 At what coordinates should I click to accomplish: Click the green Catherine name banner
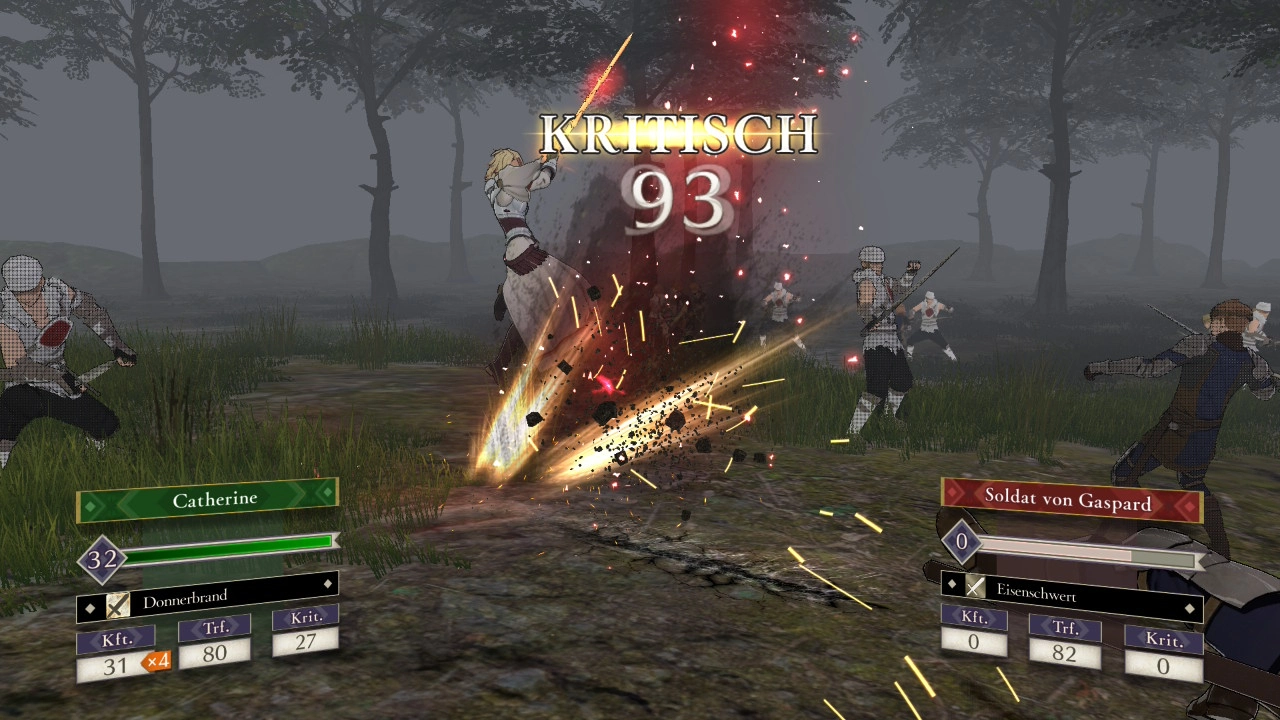point(208,498)
